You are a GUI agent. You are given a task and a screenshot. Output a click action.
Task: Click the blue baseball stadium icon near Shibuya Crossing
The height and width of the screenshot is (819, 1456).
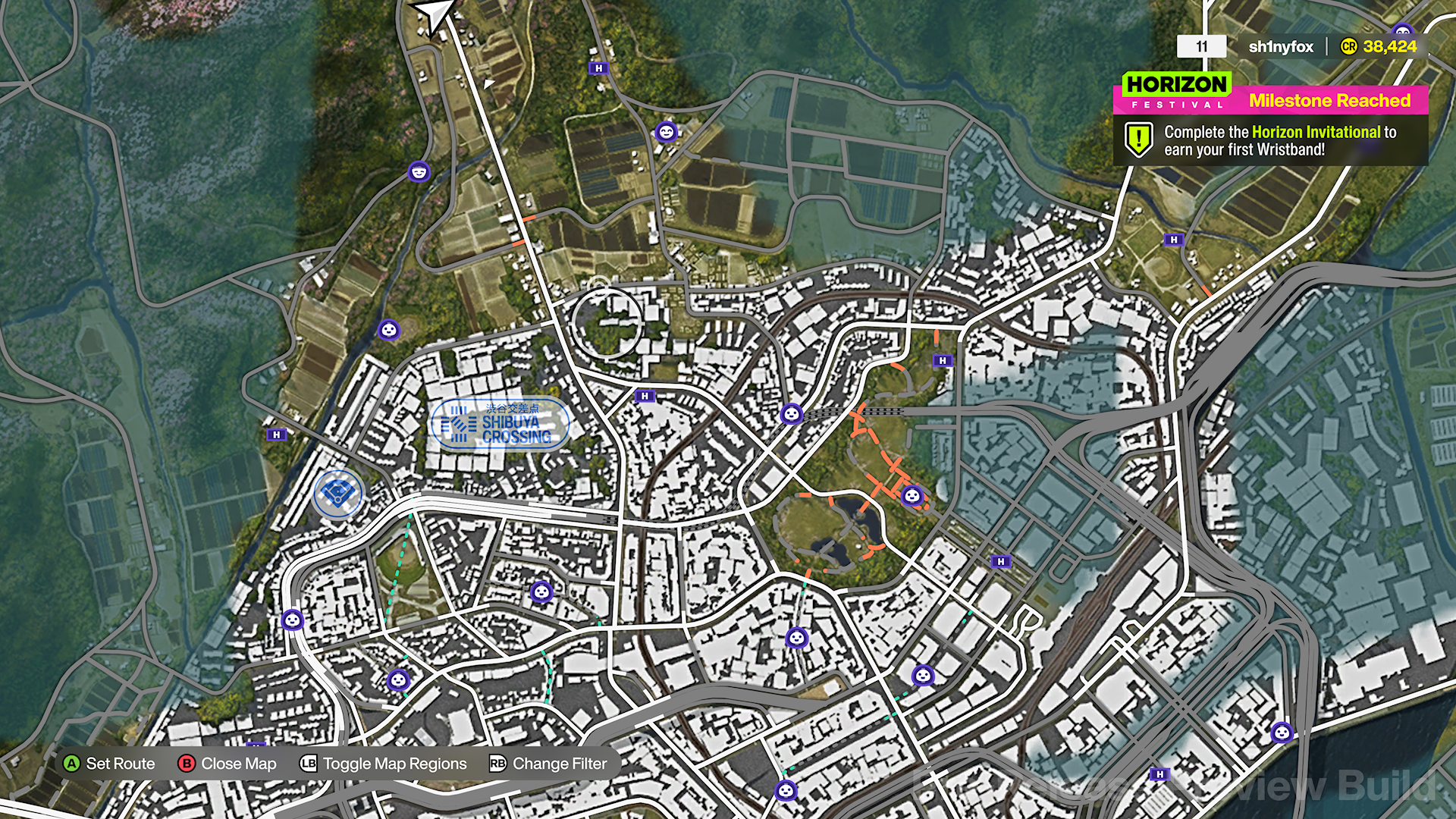pyautogui.click(x=337, y=493)
